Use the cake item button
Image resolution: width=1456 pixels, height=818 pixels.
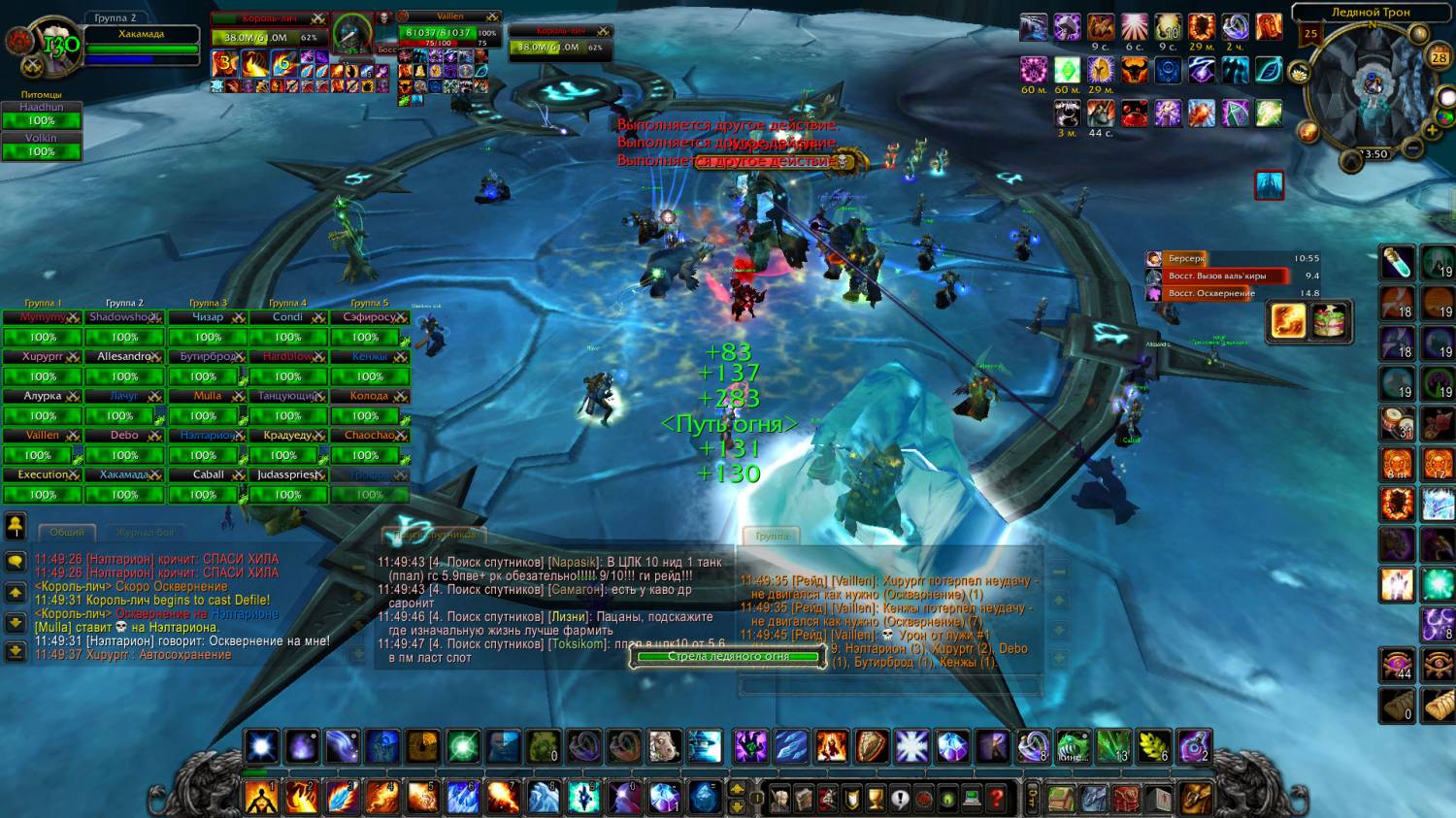point(1331,322)
